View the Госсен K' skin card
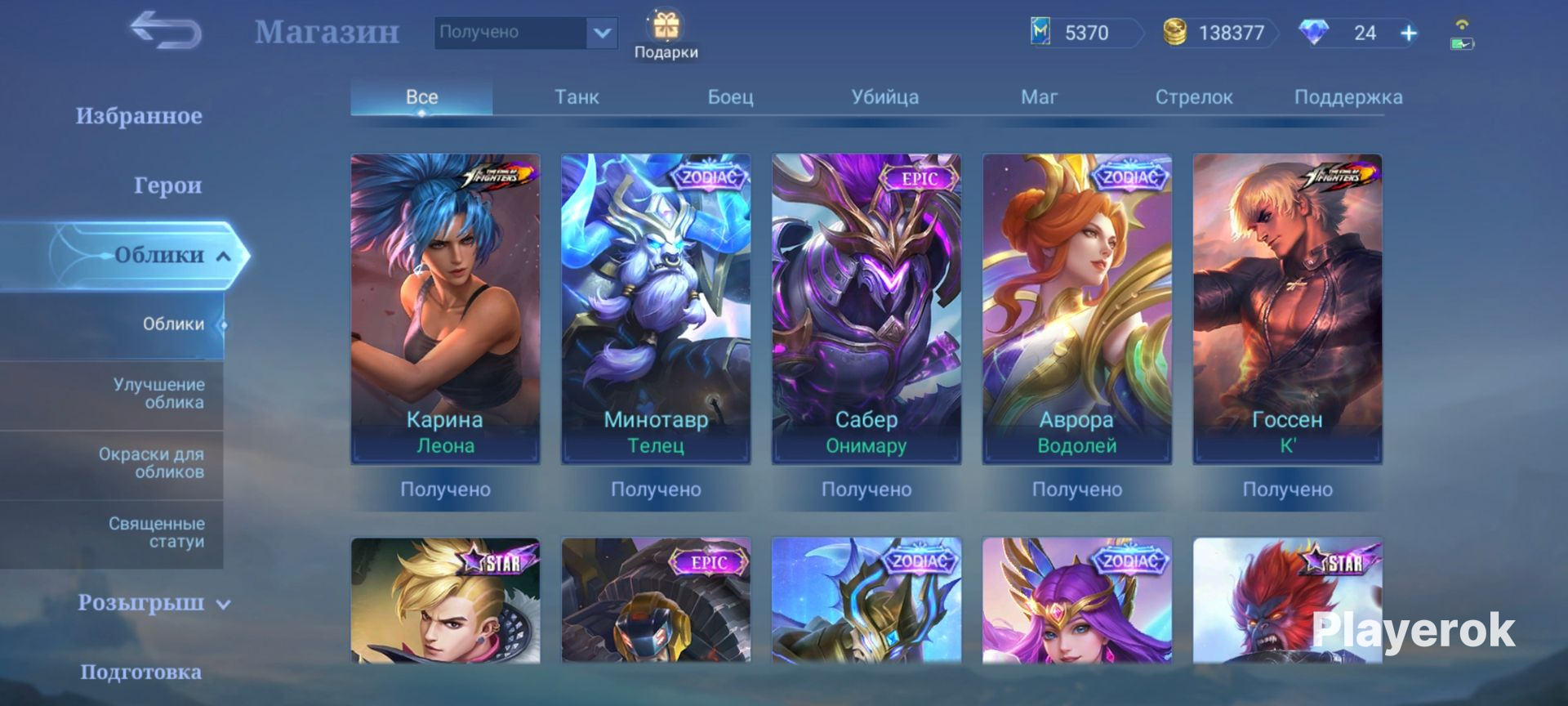Screen dimensions: 1568x706 pyautogui.click(x=1288, y=309)
